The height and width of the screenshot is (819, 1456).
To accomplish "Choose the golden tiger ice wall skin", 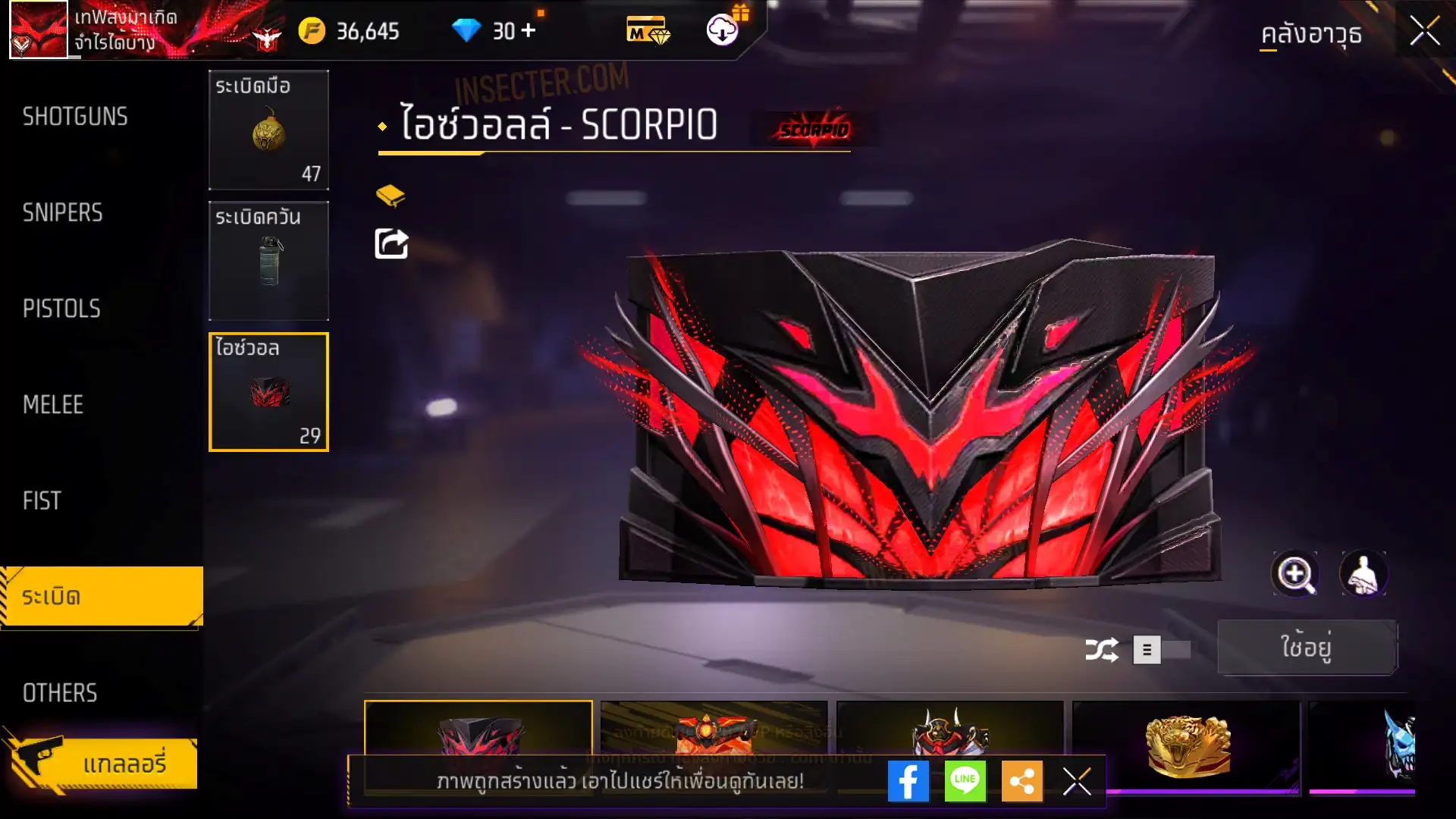I will point(1187,745).
